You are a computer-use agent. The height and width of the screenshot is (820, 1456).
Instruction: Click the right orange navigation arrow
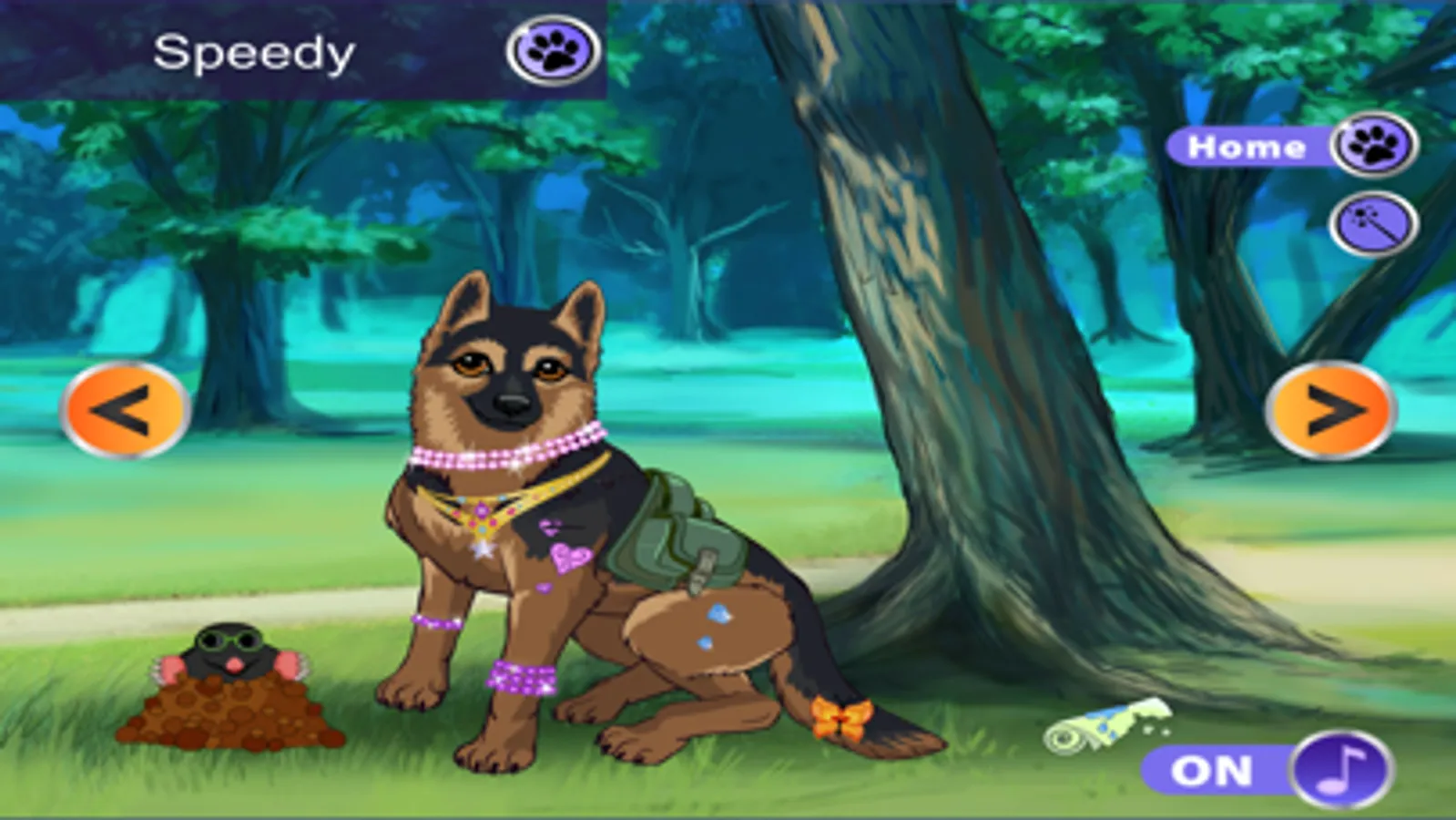1332,410
